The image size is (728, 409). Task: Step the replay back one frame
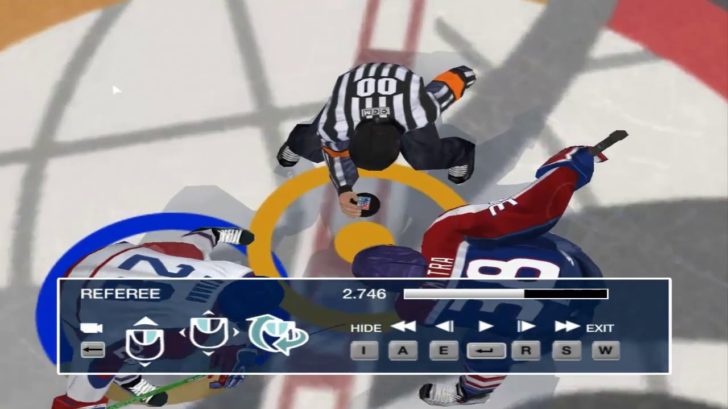(445, 327)
